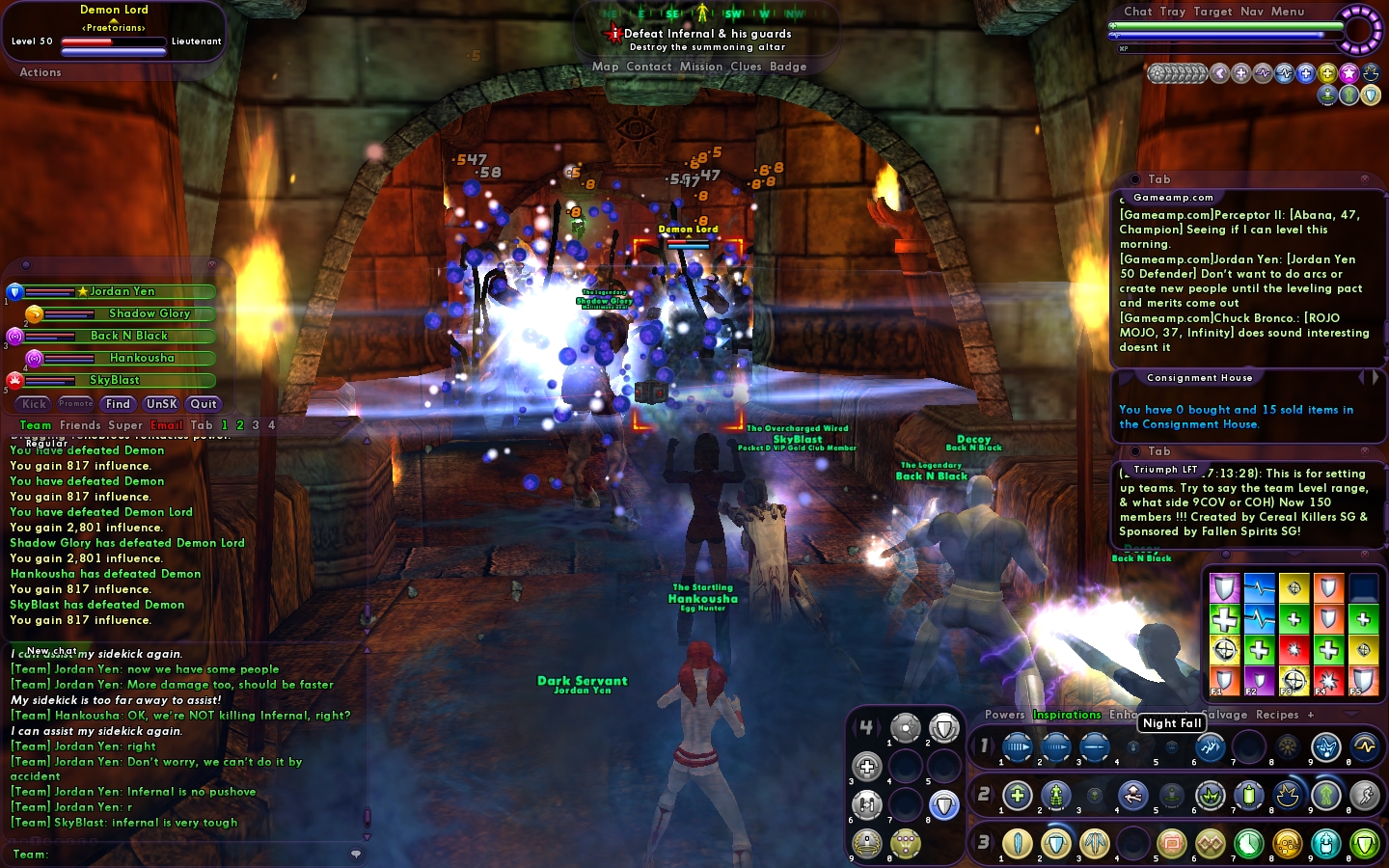Open the Inspirations tab
The height and width of the screenshot is (868, 1389).
coord(1067,715)
